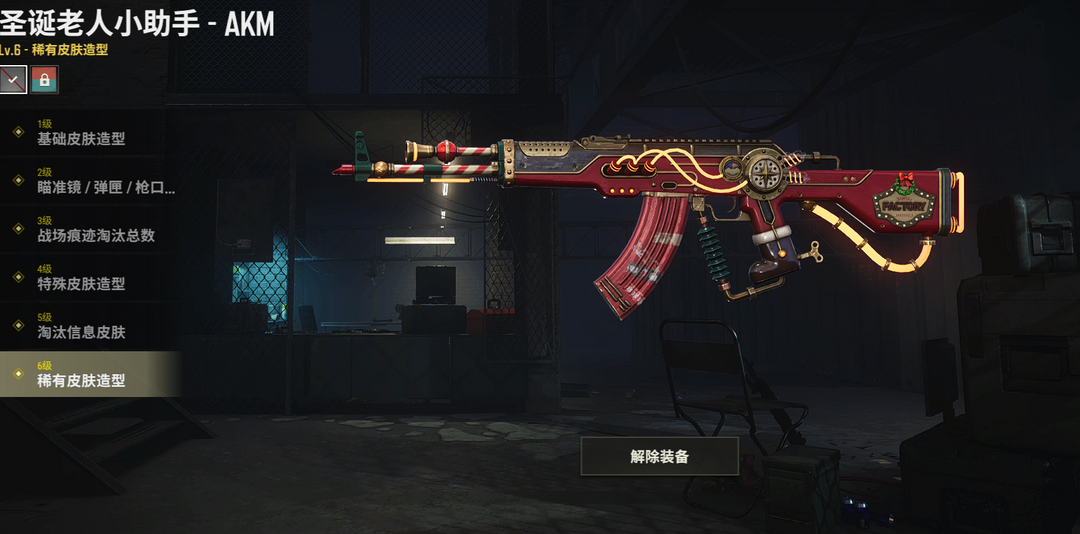1080x534 pixels.
Task: Choose the red padlock skin variant thumbnail
Action: (x=44, y=79)
